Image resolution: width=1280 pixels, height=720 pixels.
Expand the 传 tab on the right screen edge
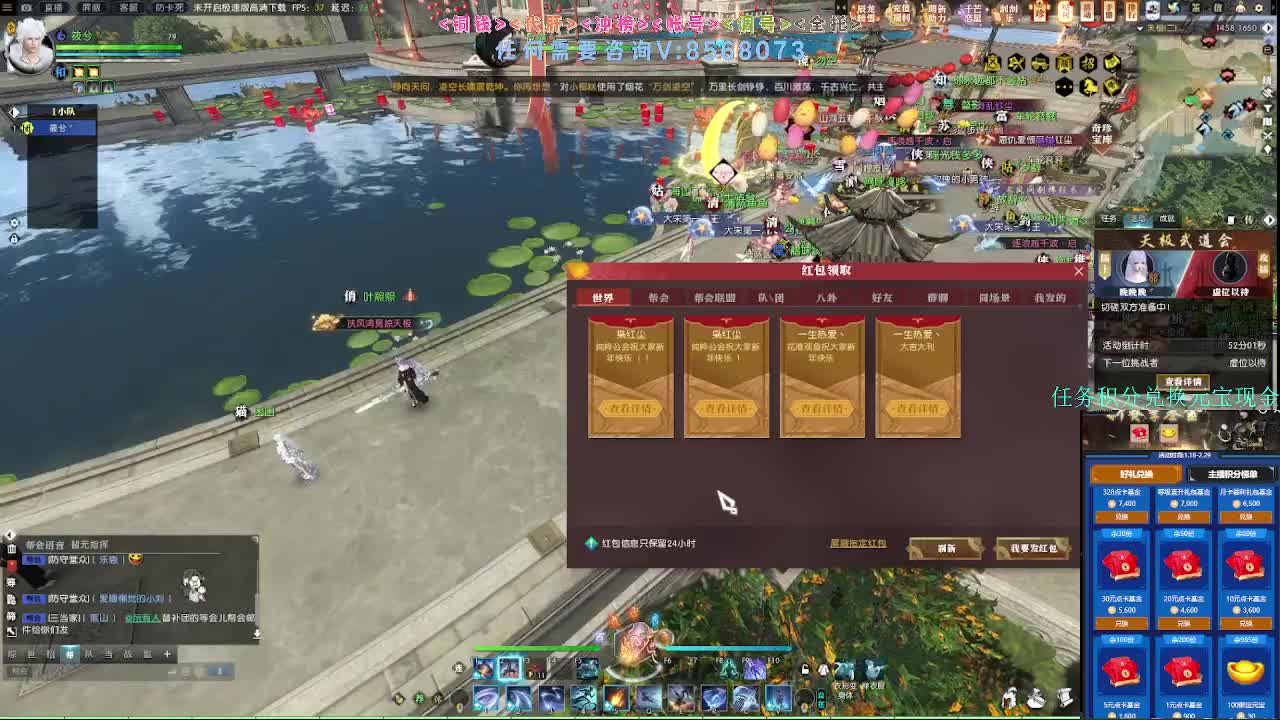pyautogui.click(x=1248, y=219)
